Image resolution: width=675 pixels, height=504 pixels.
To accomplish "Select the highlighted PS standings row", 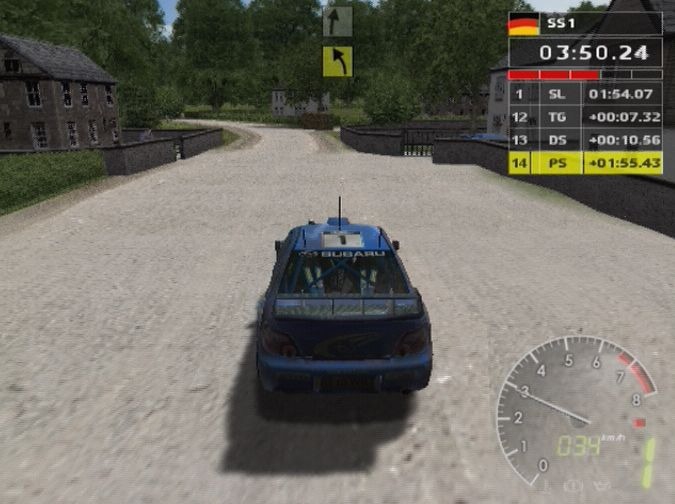I will click(585, 162).
